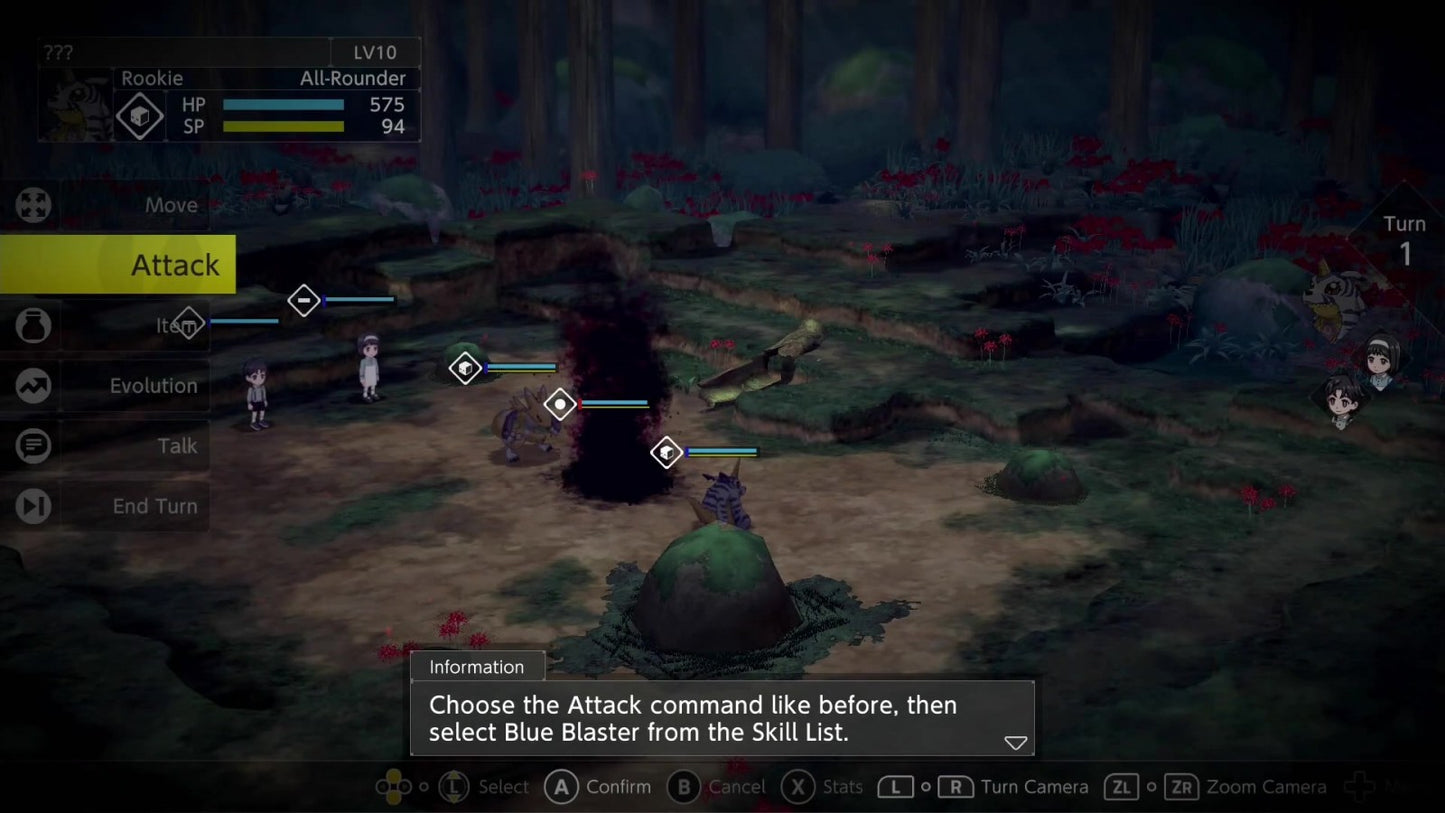
Task: Click the R Turn Camera button icon
Action: 957,787
